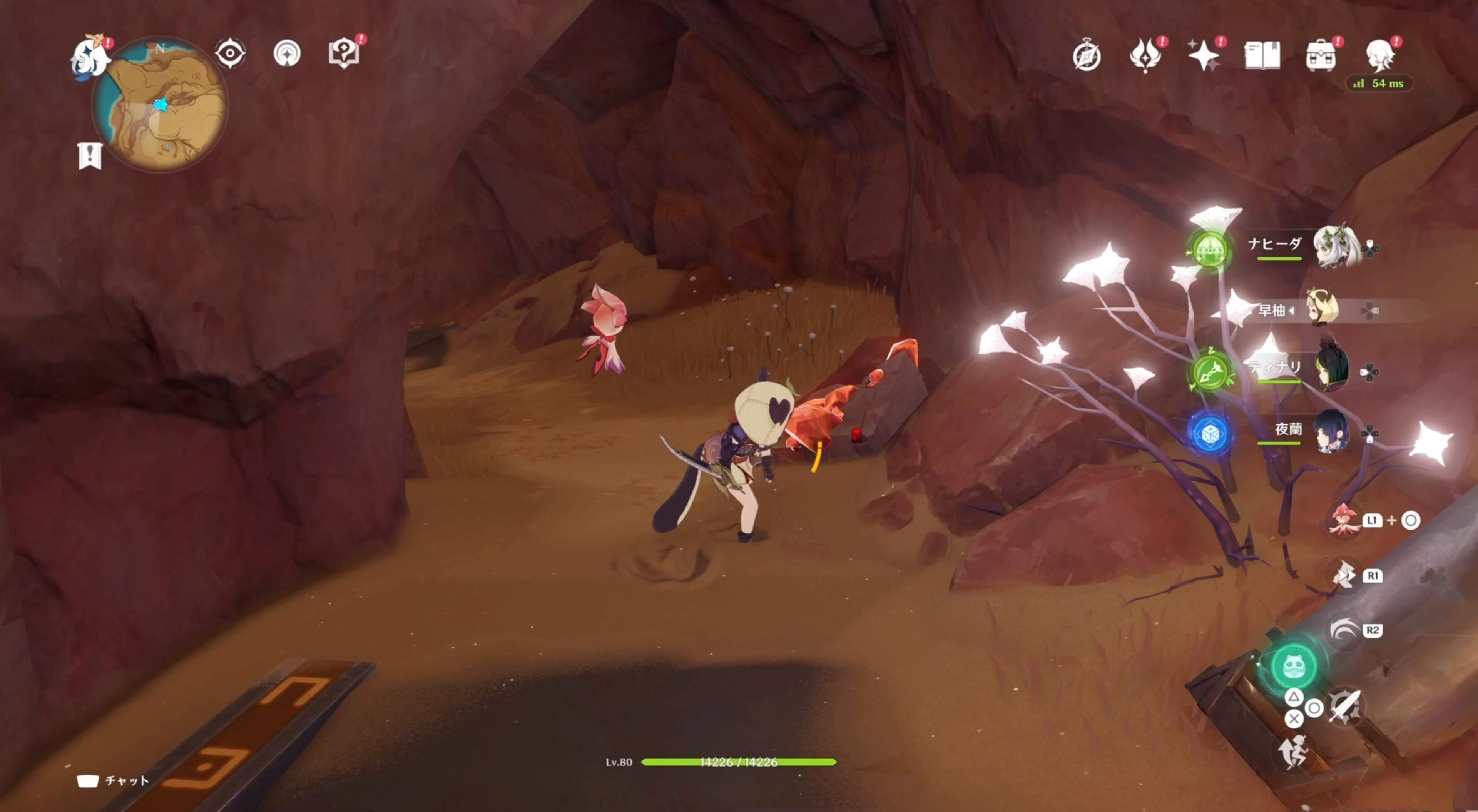Open the inventory backpack icon
1478x812 pixels.
pyautogui.click(x=1320, y=56)
